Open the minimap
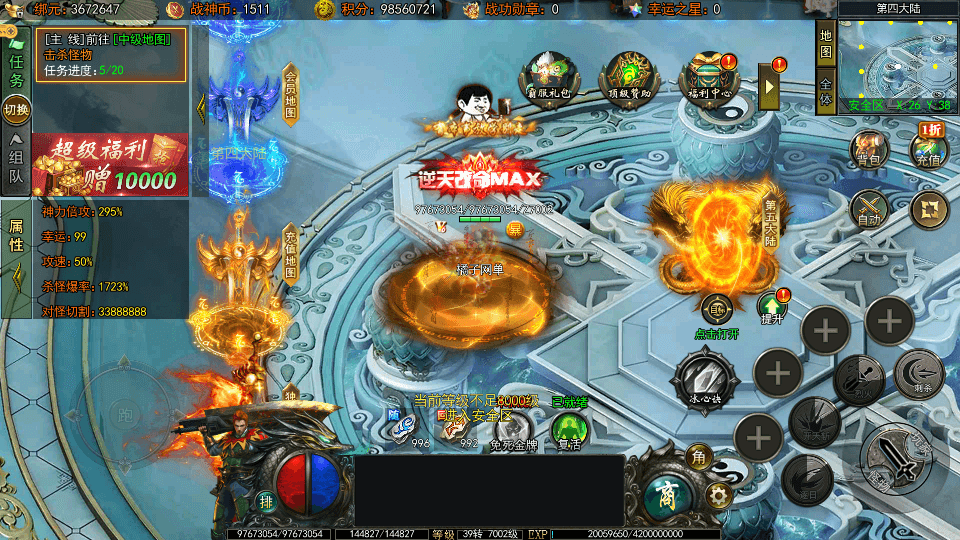Screen dimensions: 960x540 tap(898, 62)
